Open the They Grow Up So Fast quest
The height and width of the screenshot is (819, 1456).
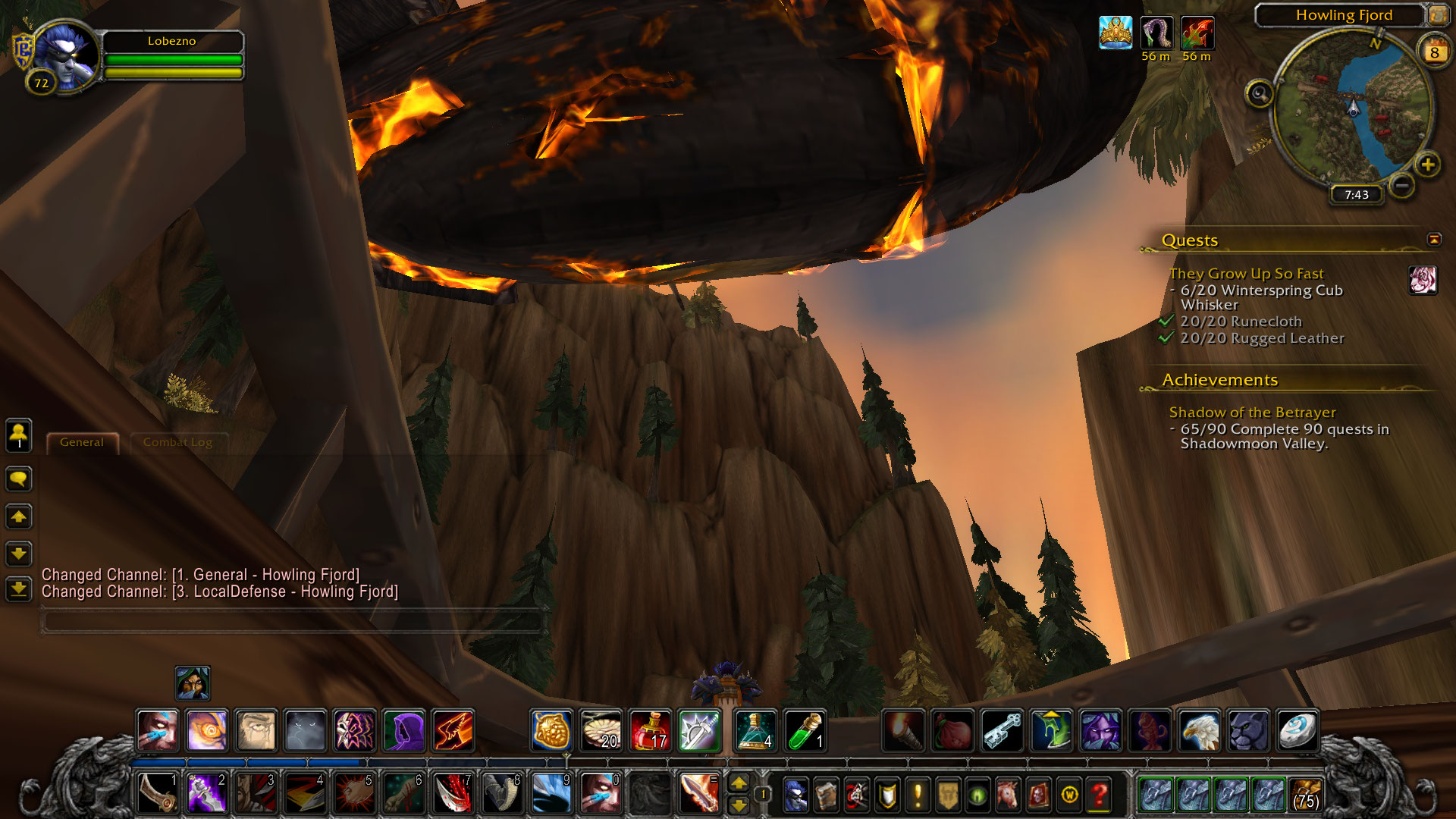click(x=1246, y=274)
